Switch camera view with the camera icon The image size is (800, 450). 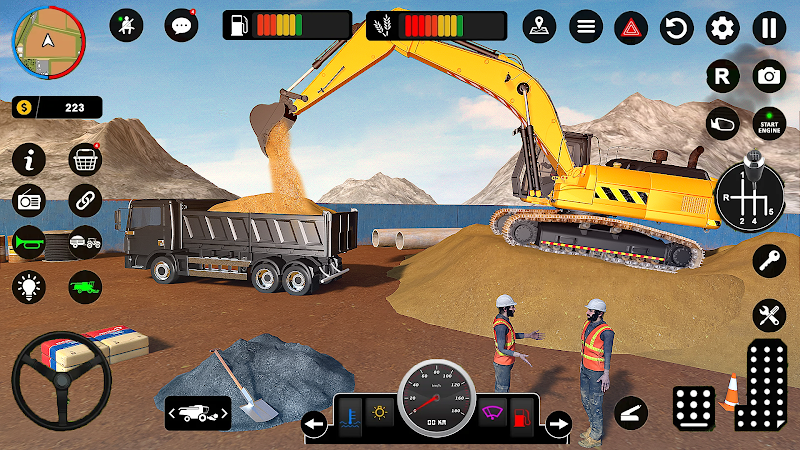tap(768, 75)
